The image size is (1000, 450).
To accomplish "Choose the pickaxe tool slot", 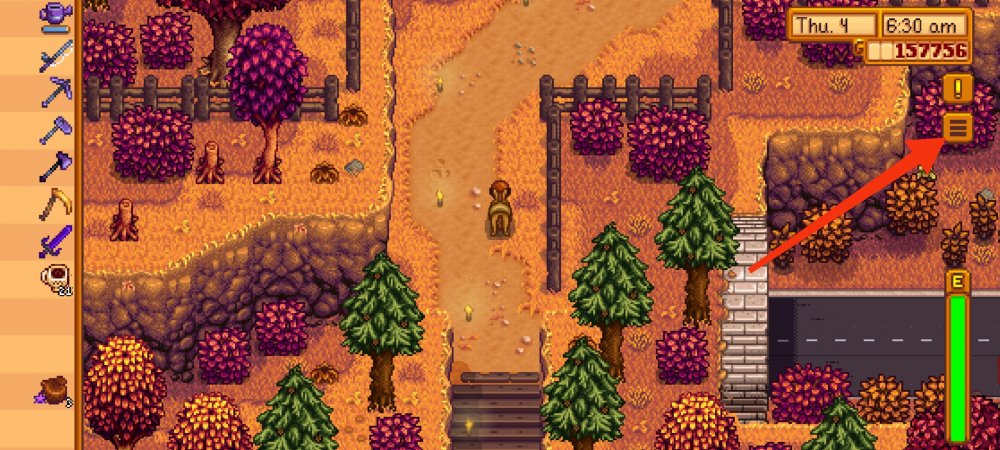I will coord(55,92).
